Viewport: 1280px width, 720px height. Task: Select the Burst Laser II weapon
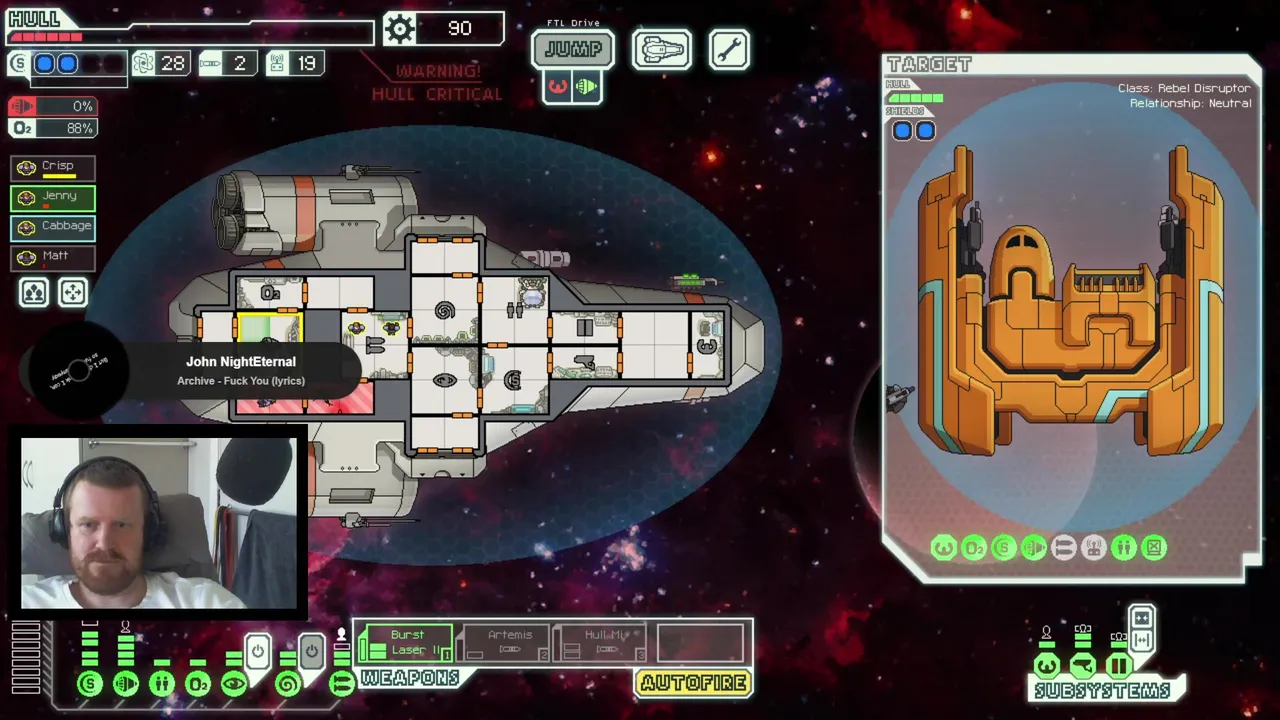pyautogui.click(x=406, y=642)
